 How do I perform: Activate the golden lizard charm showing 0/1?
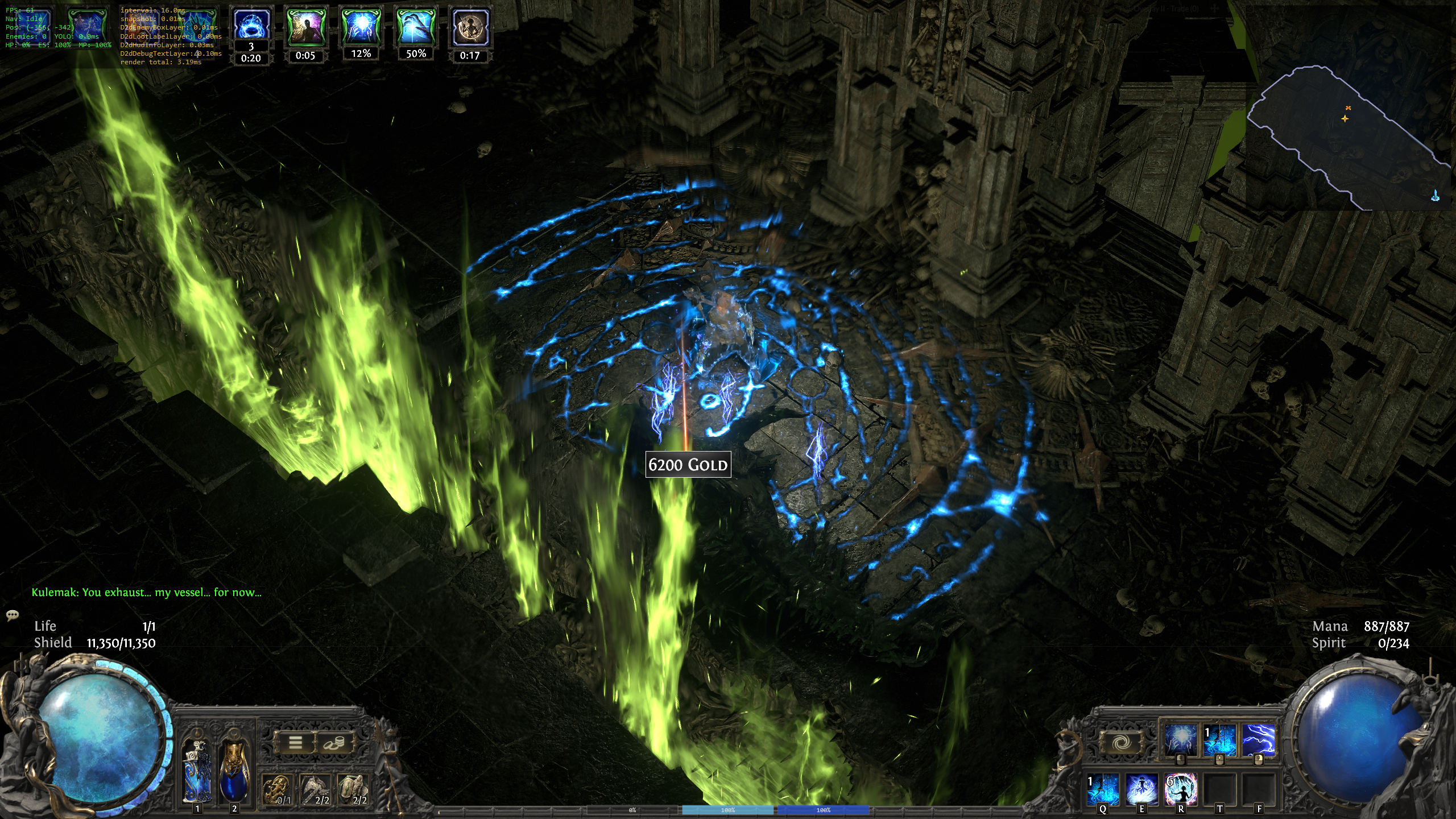click(x=278, y=790)
